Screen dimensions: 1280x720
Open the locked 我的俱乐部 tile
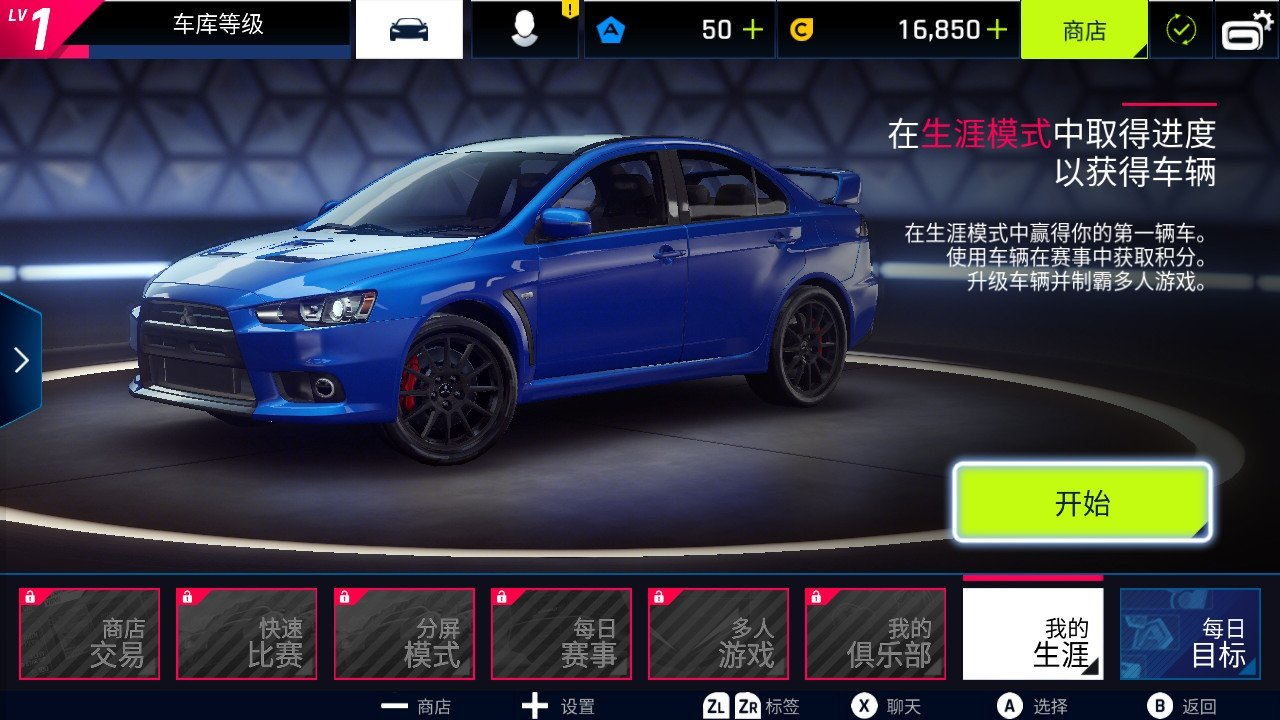[x=875, y=634]
